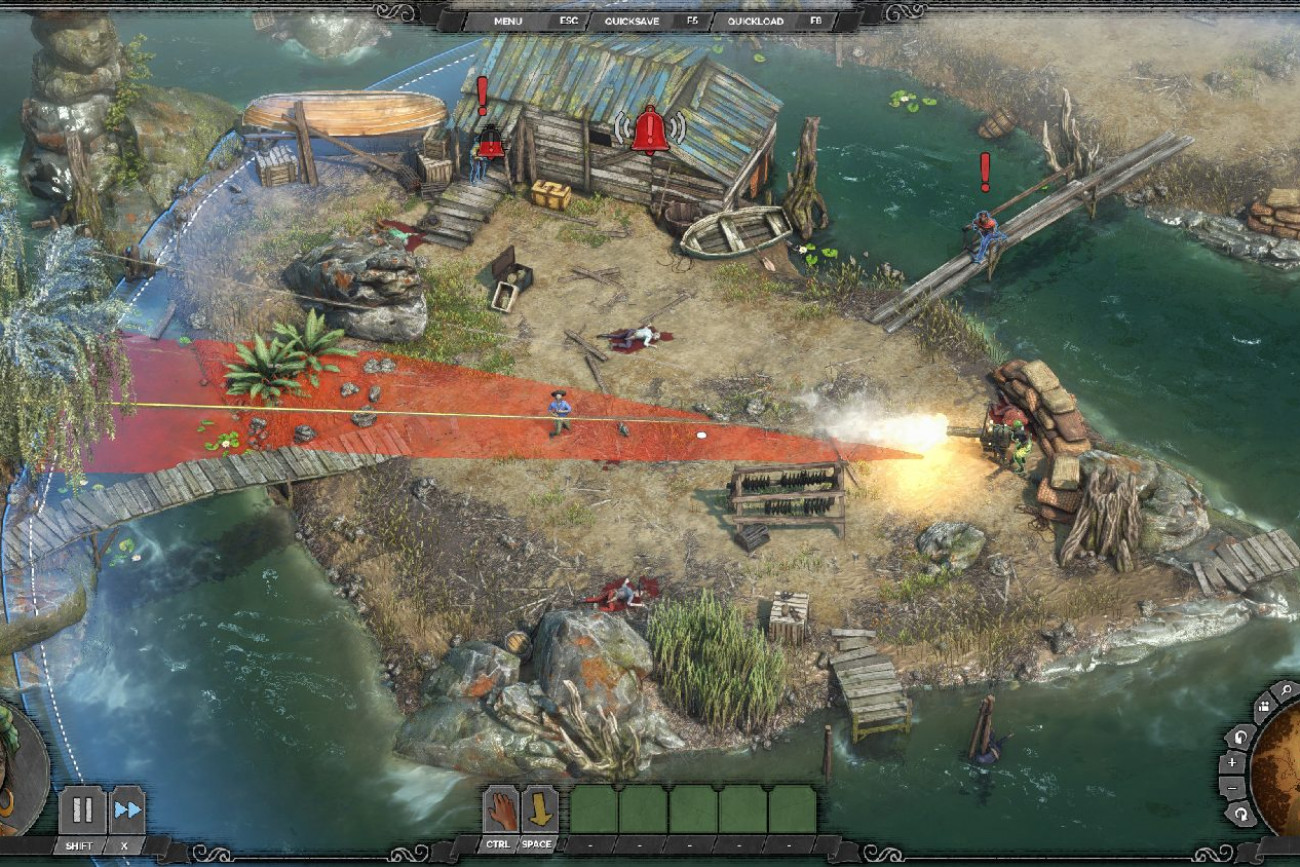The image size is (1300, 867).
Task: Rotate the camera counter-clockwise
Action: [1241, 737]
